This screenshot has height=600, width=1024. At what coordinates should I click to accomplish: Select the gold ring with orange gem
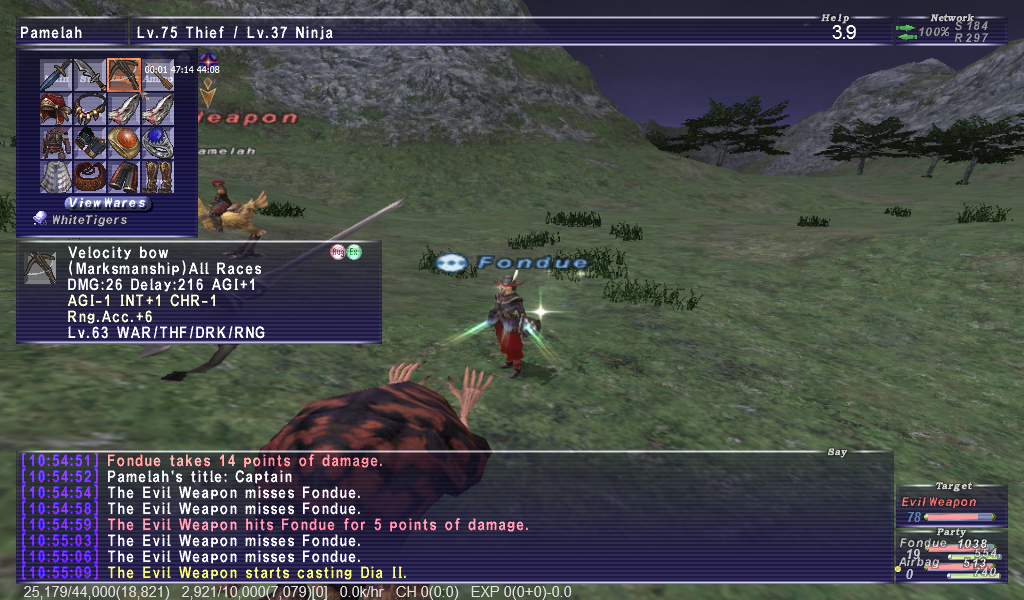(x=124, y=142)
